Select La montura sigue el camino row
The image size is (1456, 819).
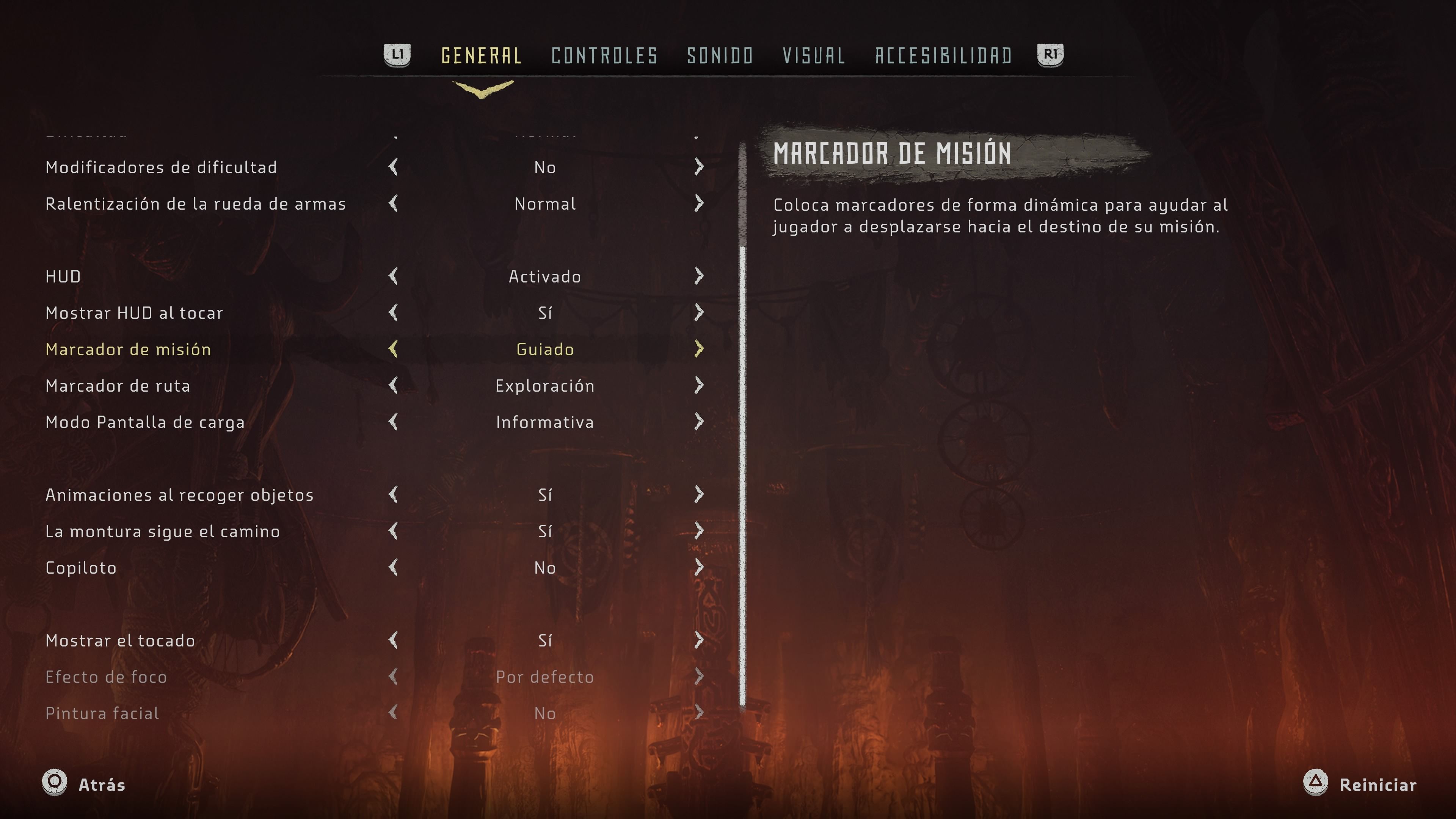162,531
